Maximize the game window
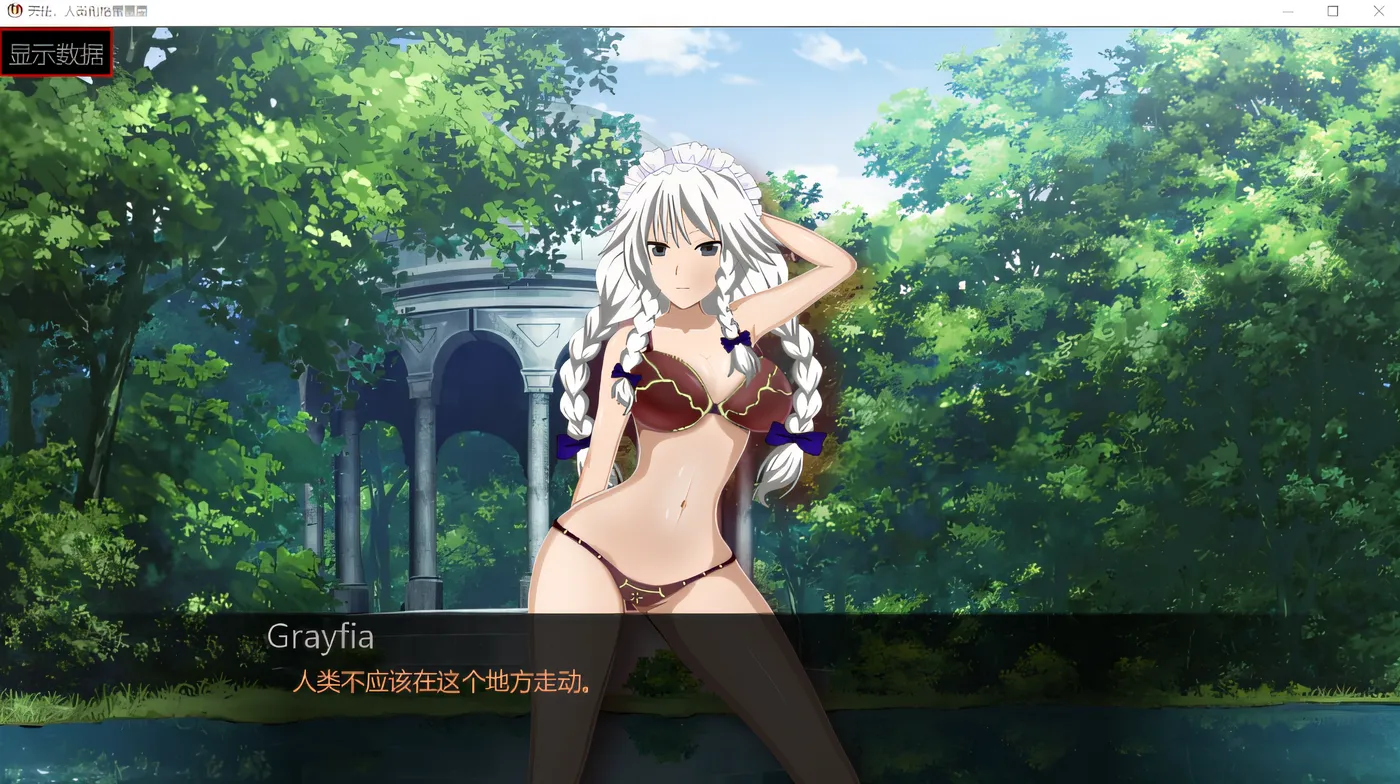The height and width of the screenshot is (784, 1400). (x=1332, y=11)
